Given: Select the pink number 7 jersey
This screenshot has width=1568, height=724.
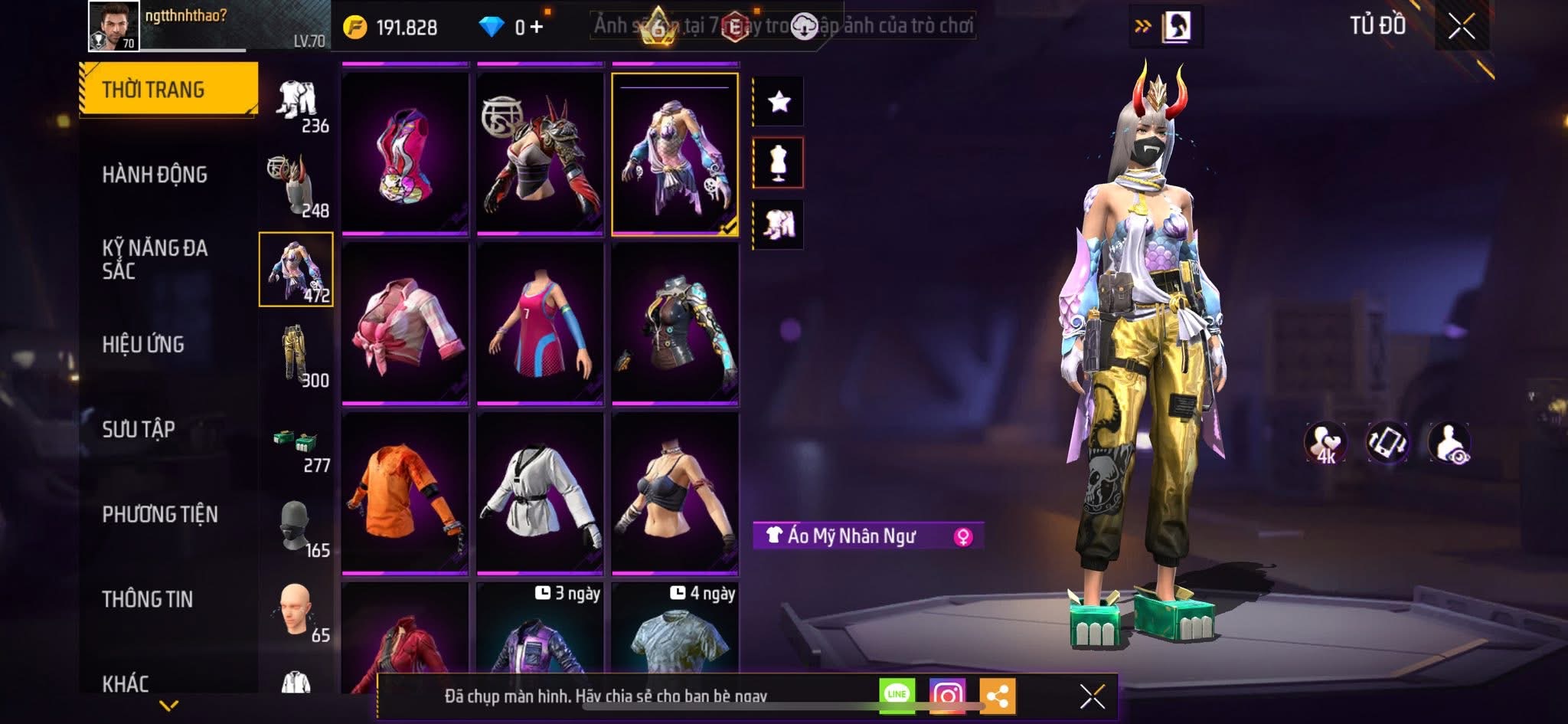Looking at the screenshot, I should [540, 324].
